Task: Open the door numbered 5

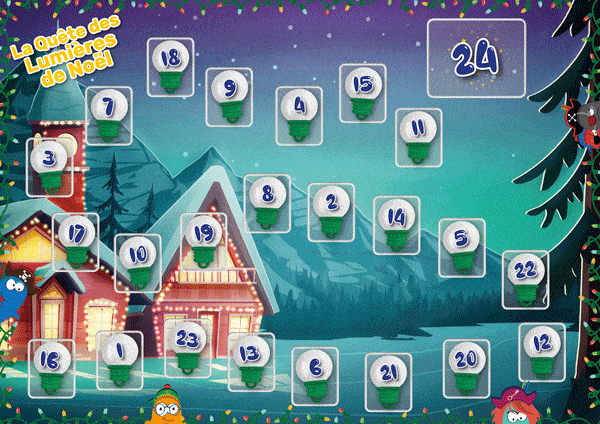Action: [460, 248]
